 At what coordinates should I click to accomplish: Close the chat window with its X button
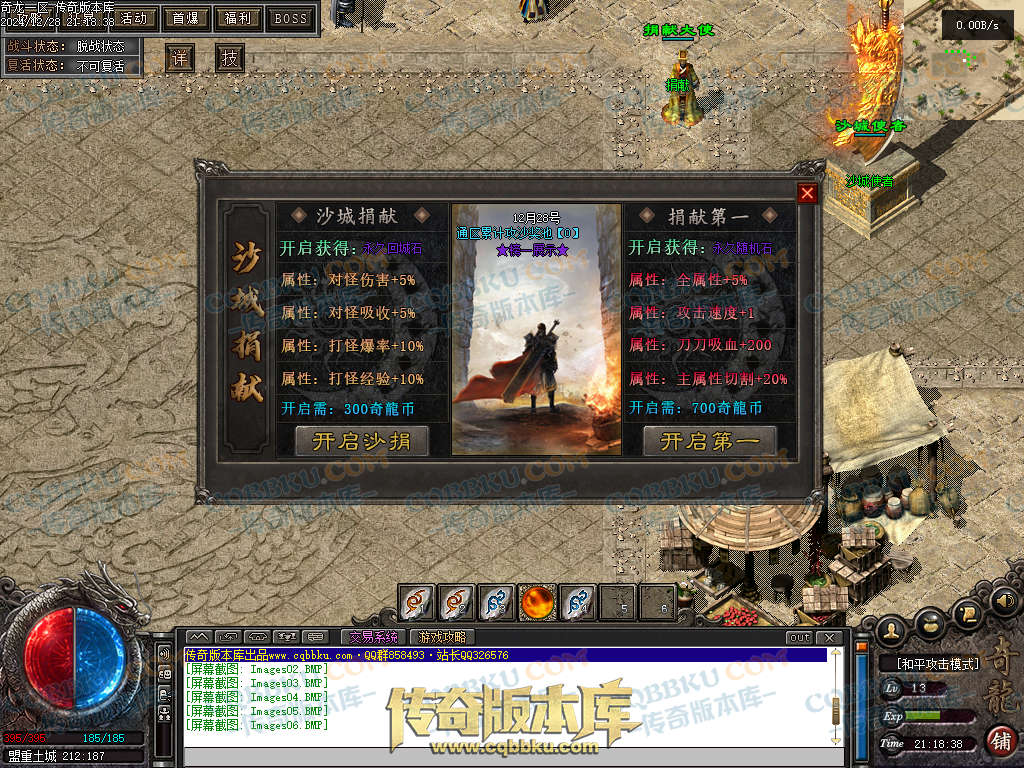click(829, 637)
